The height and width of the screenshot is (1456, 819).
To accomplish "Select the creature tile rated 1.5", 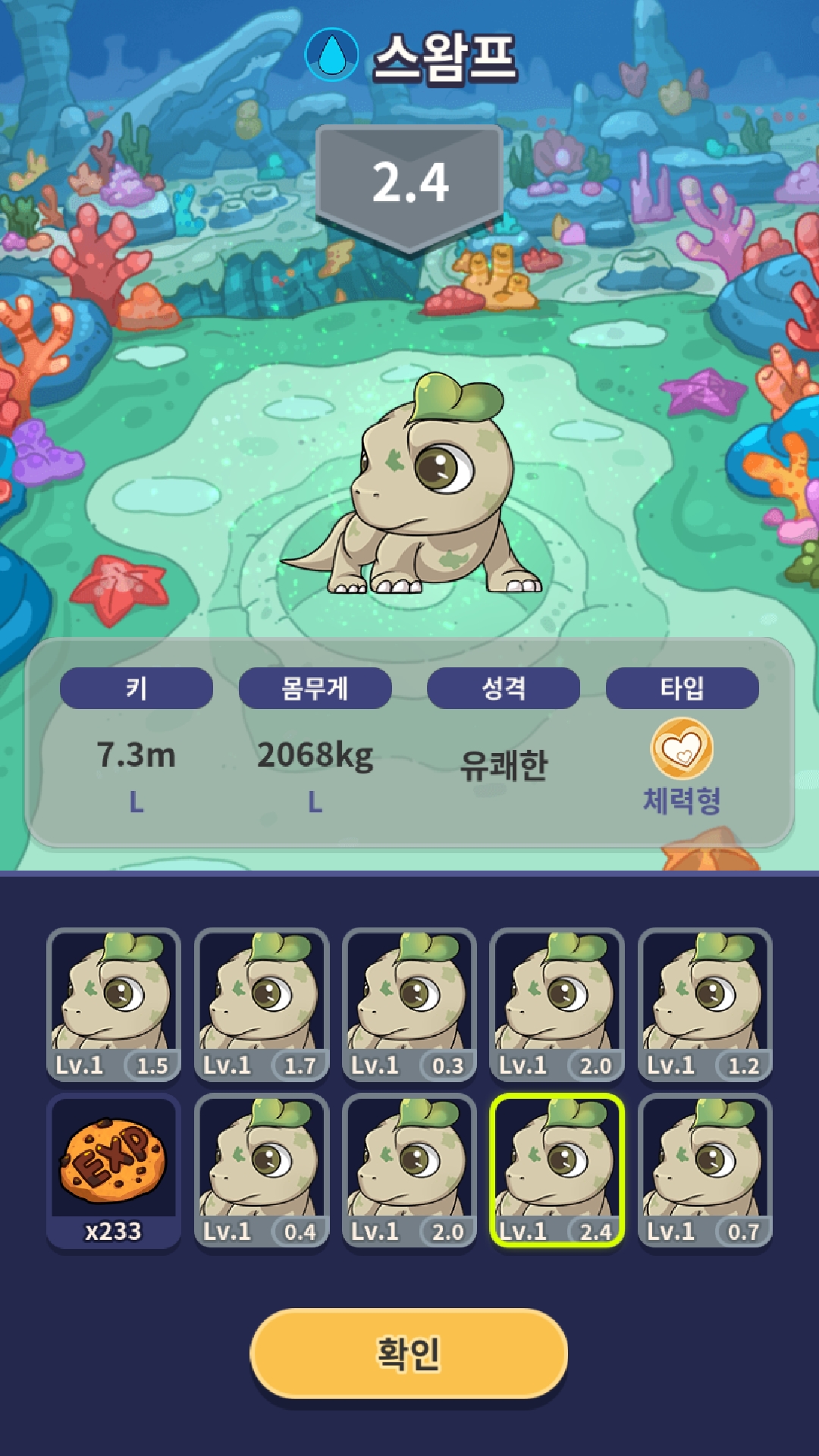I will tap(114, 1004).
